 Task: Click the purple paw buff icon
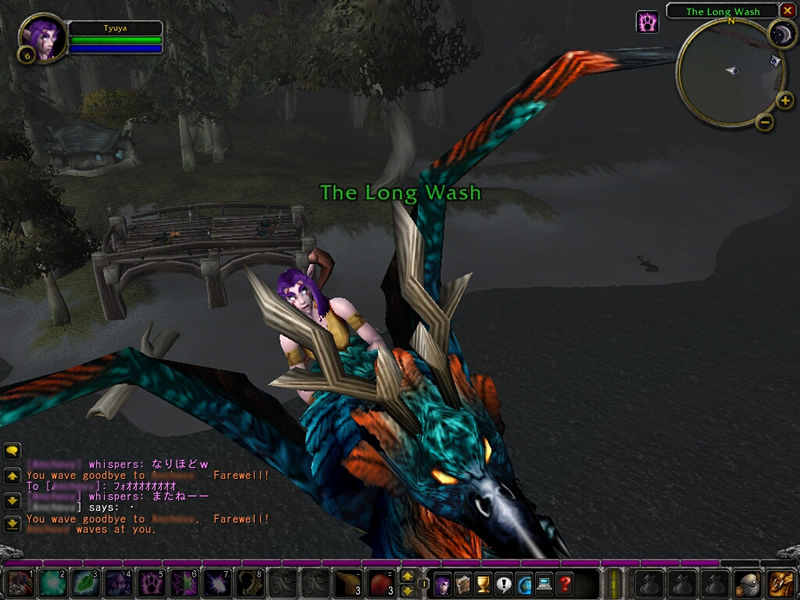coord(647,22)
